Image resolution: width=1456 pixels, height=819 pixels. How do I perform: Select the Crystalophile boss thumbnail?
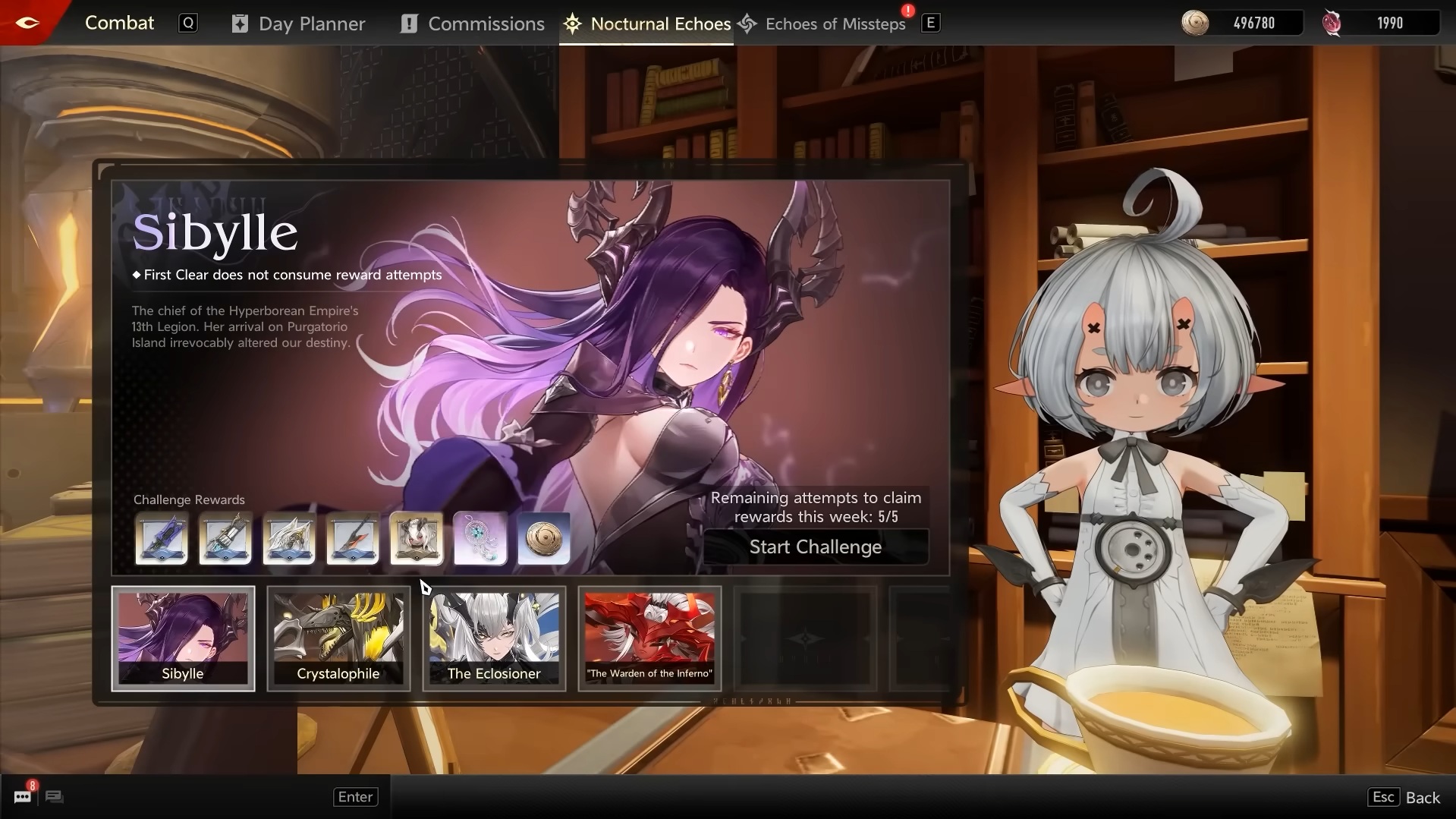tap(338, 638)
